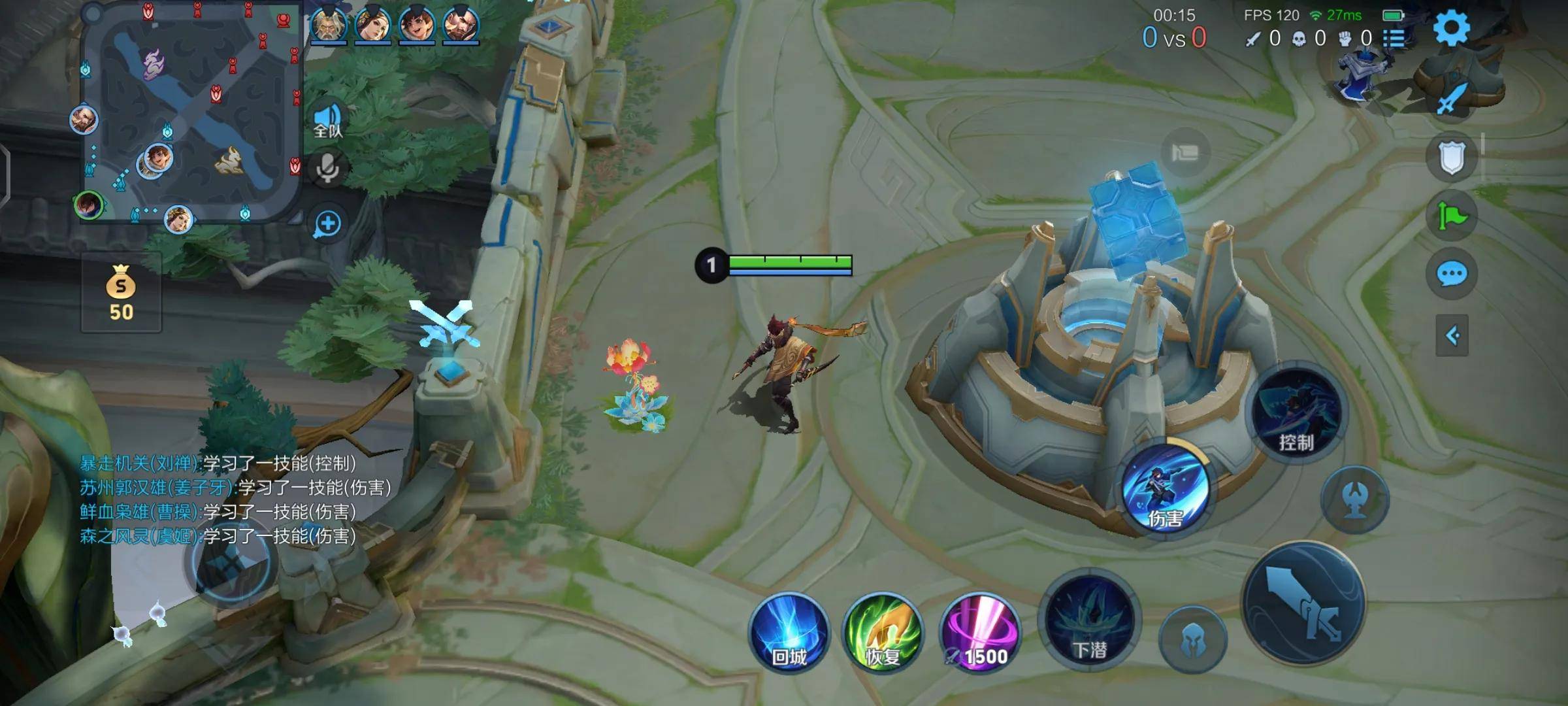Open the settings gear menu
The image size is (1568, 706).
1451,27
